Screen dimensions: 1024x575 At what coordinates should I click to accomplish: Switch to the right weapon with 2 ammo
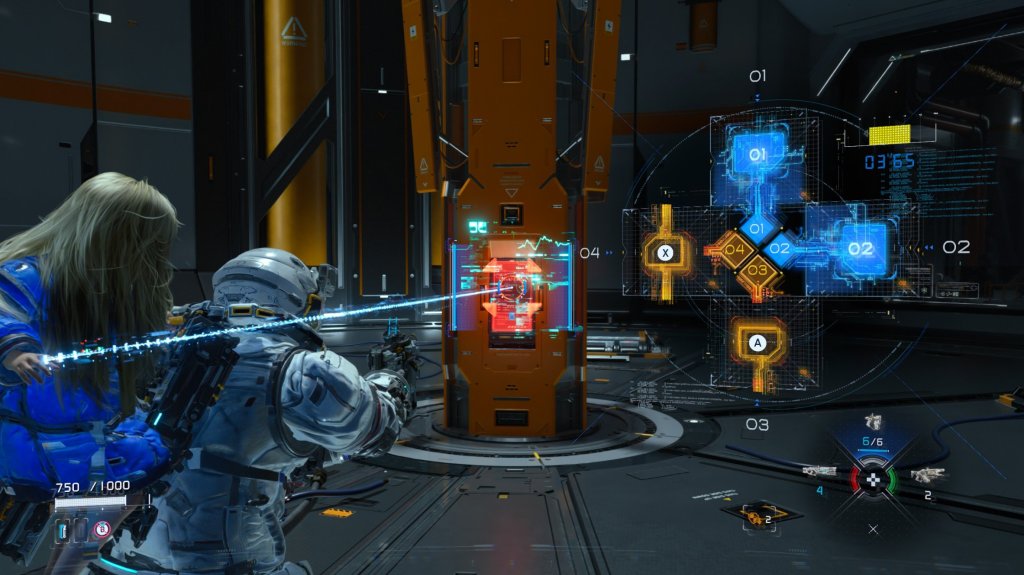pos(926,474)
